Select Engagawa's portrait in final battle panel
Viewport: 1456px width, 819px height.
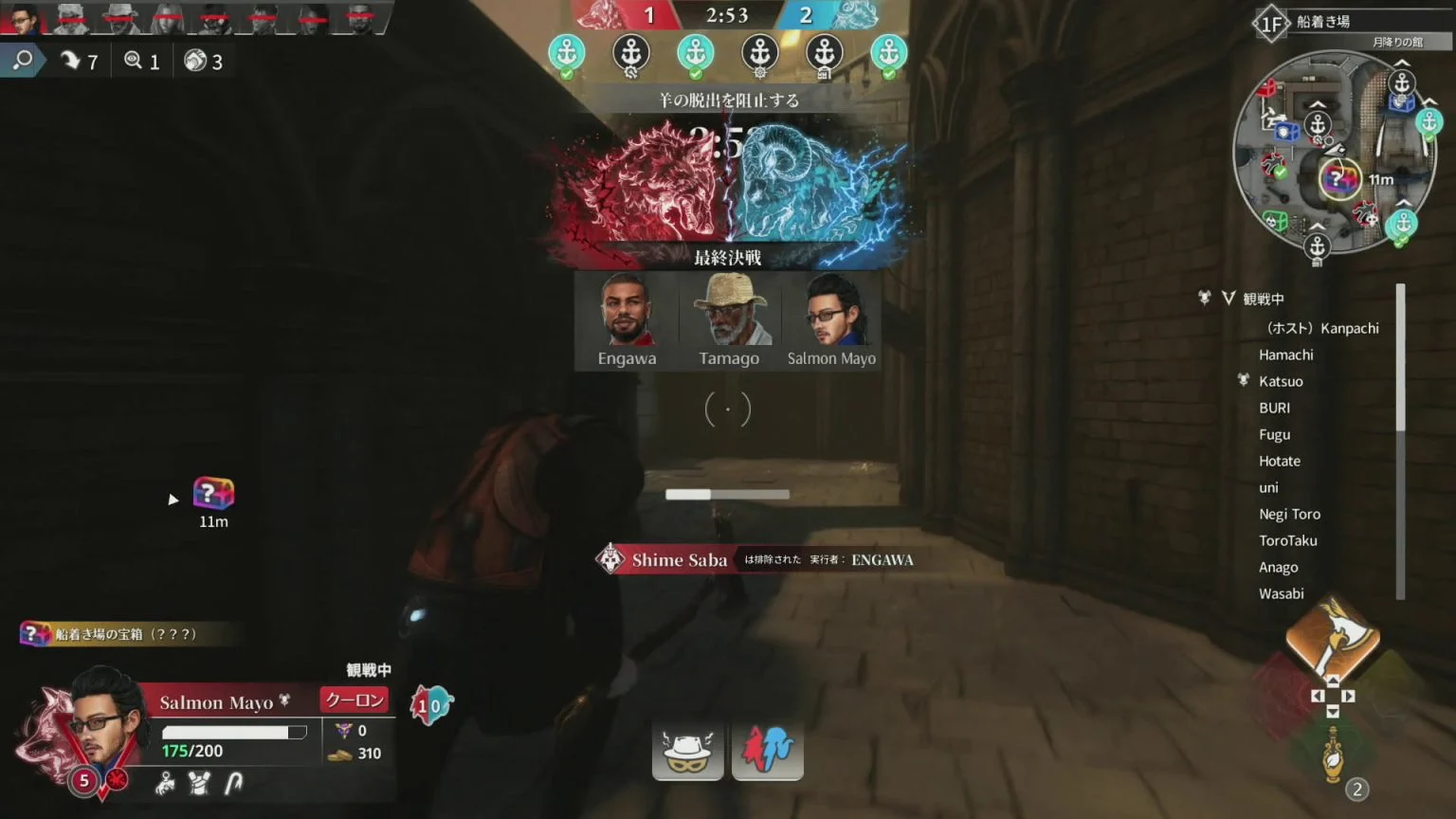click(627, 312)
